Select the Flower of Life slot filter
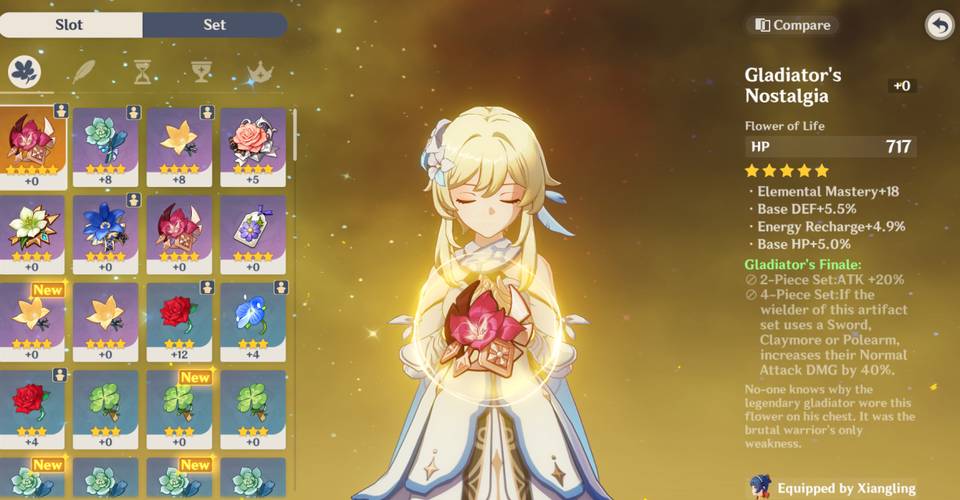Image resolution: width=960 pixels, height=500 pixels. [x=24, y=72]
